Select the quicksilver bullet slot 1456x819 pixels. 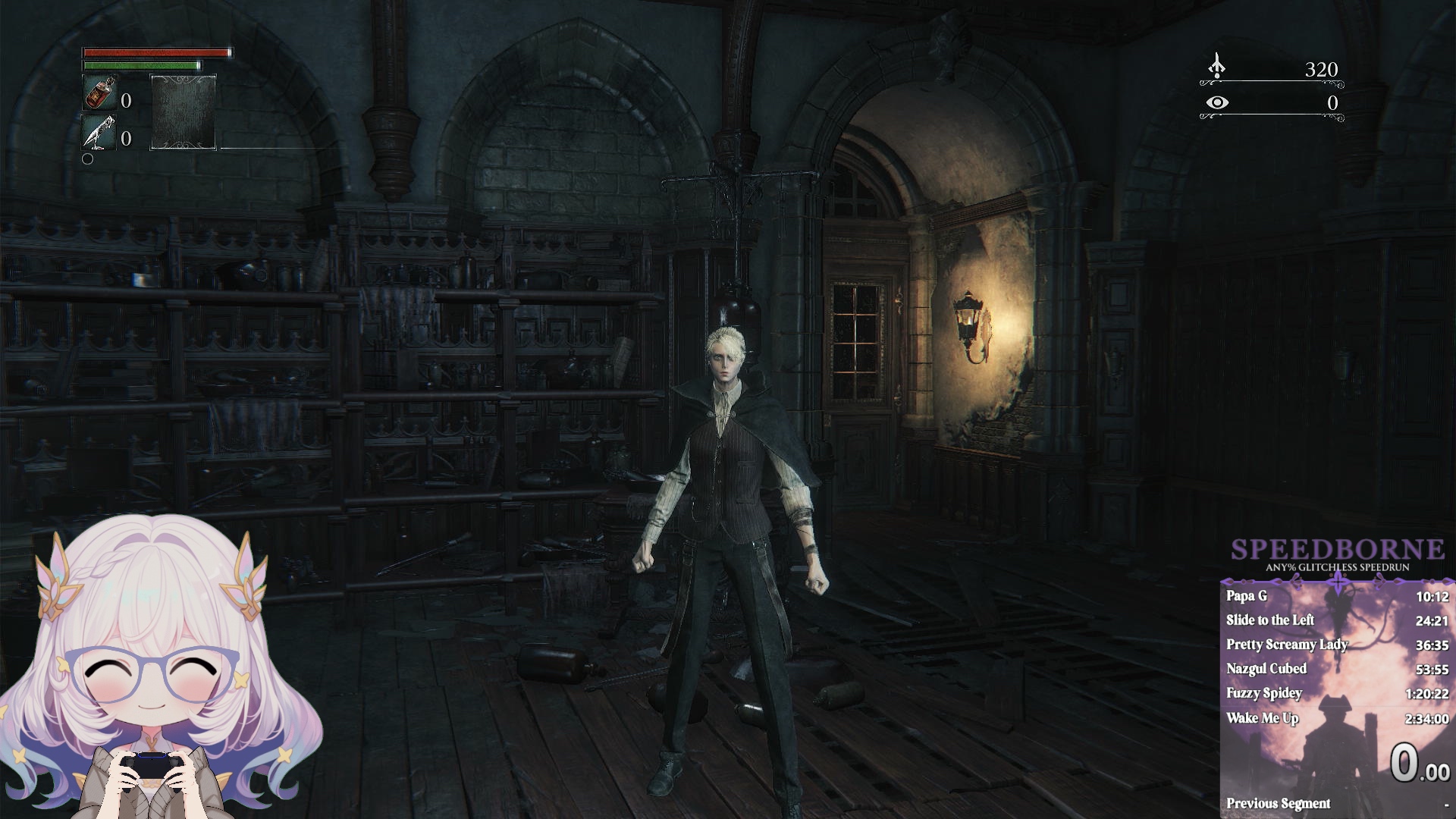point(99,133)
